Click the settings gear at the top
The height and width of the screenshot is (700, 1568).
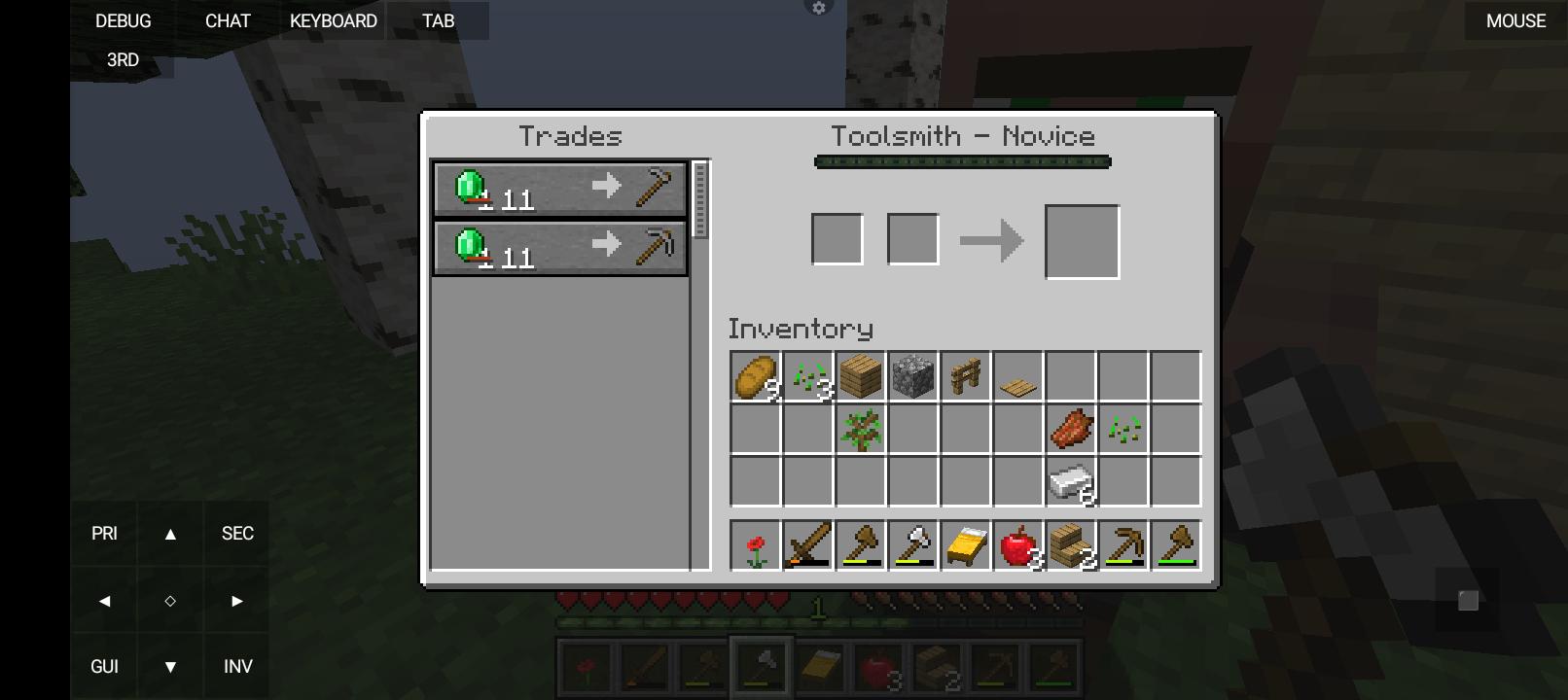tap(818, 8)
